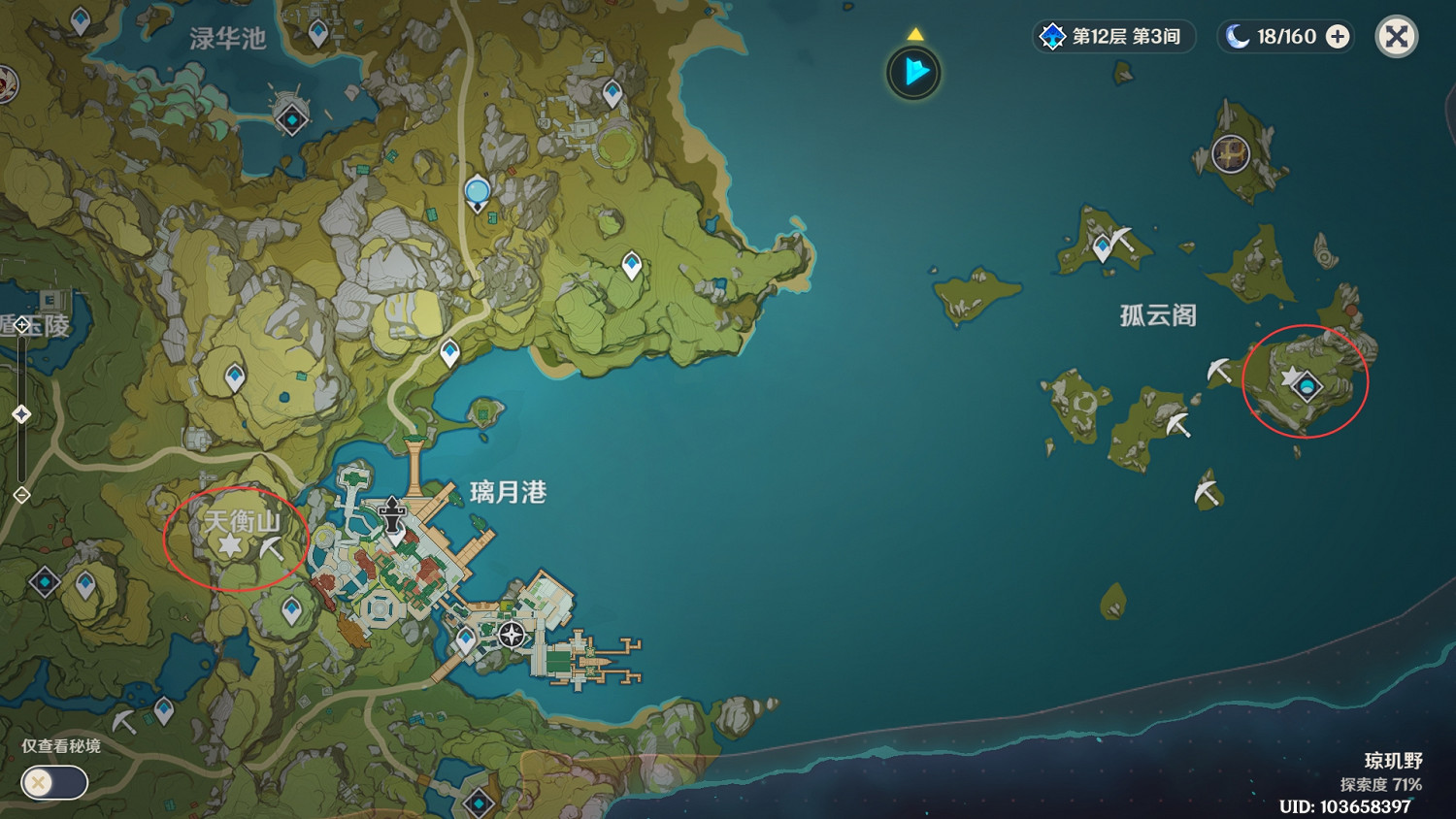Open the 第12层 第3间 Spiral Abyss indicator
Image resolution: width=1456 pixels, height=819 pixels.
[1113, 37]
